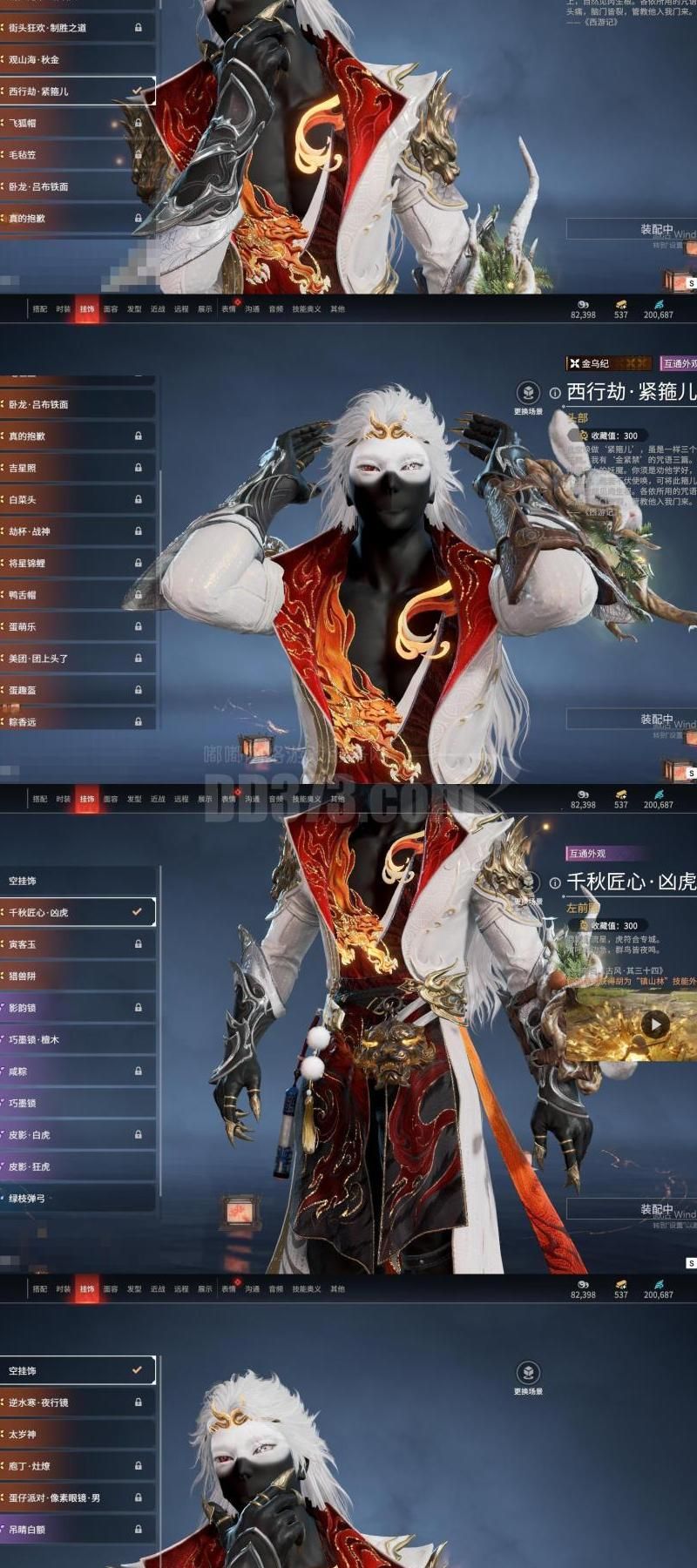Choose the 飞狐帽 hat entry
697x1568 pixels.
point(77,123)
